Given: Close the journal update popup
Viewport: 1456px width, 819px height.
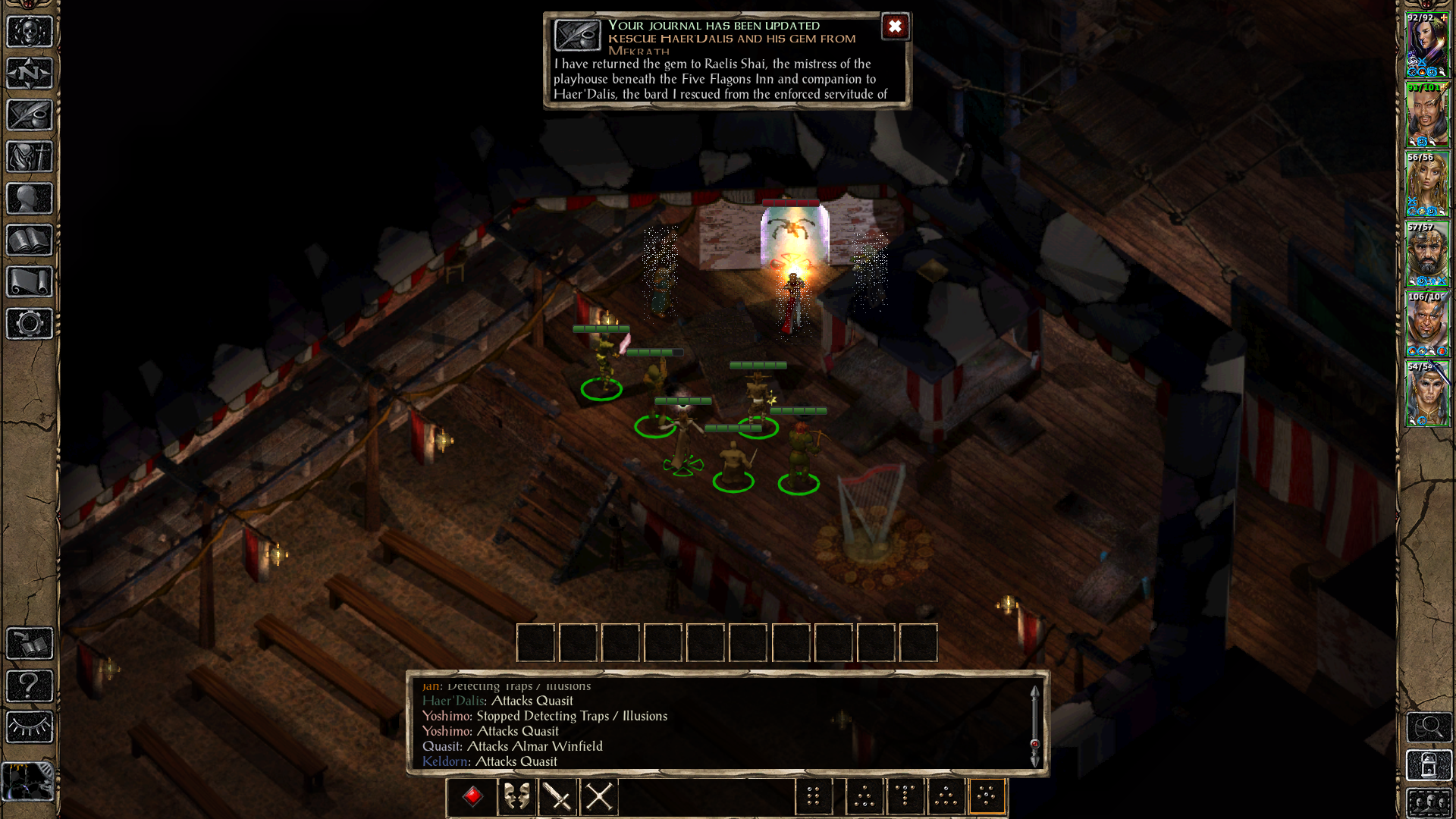Looking at the screenshot, I should [895, 27].
